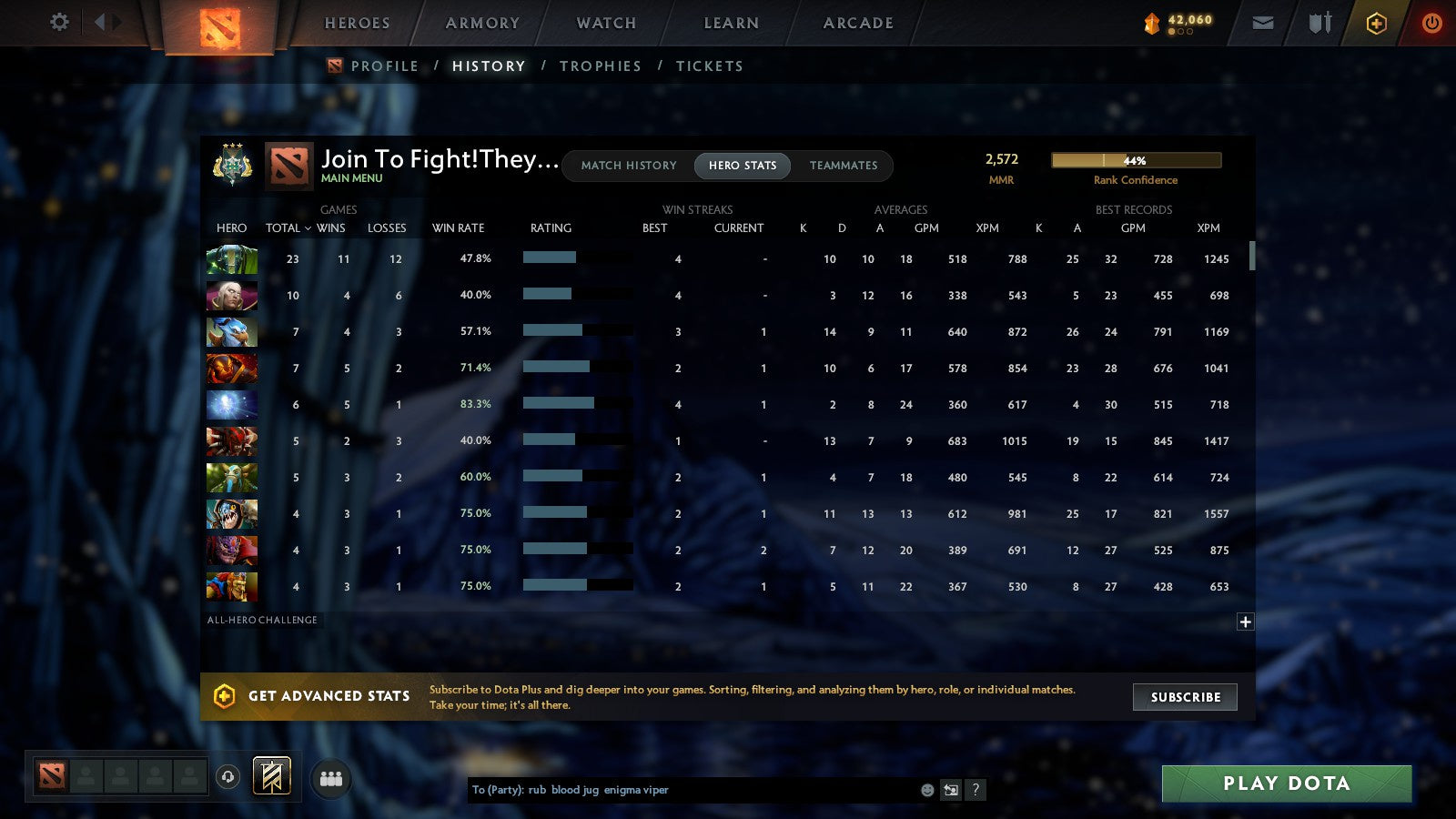Open the settings gear

58,23
